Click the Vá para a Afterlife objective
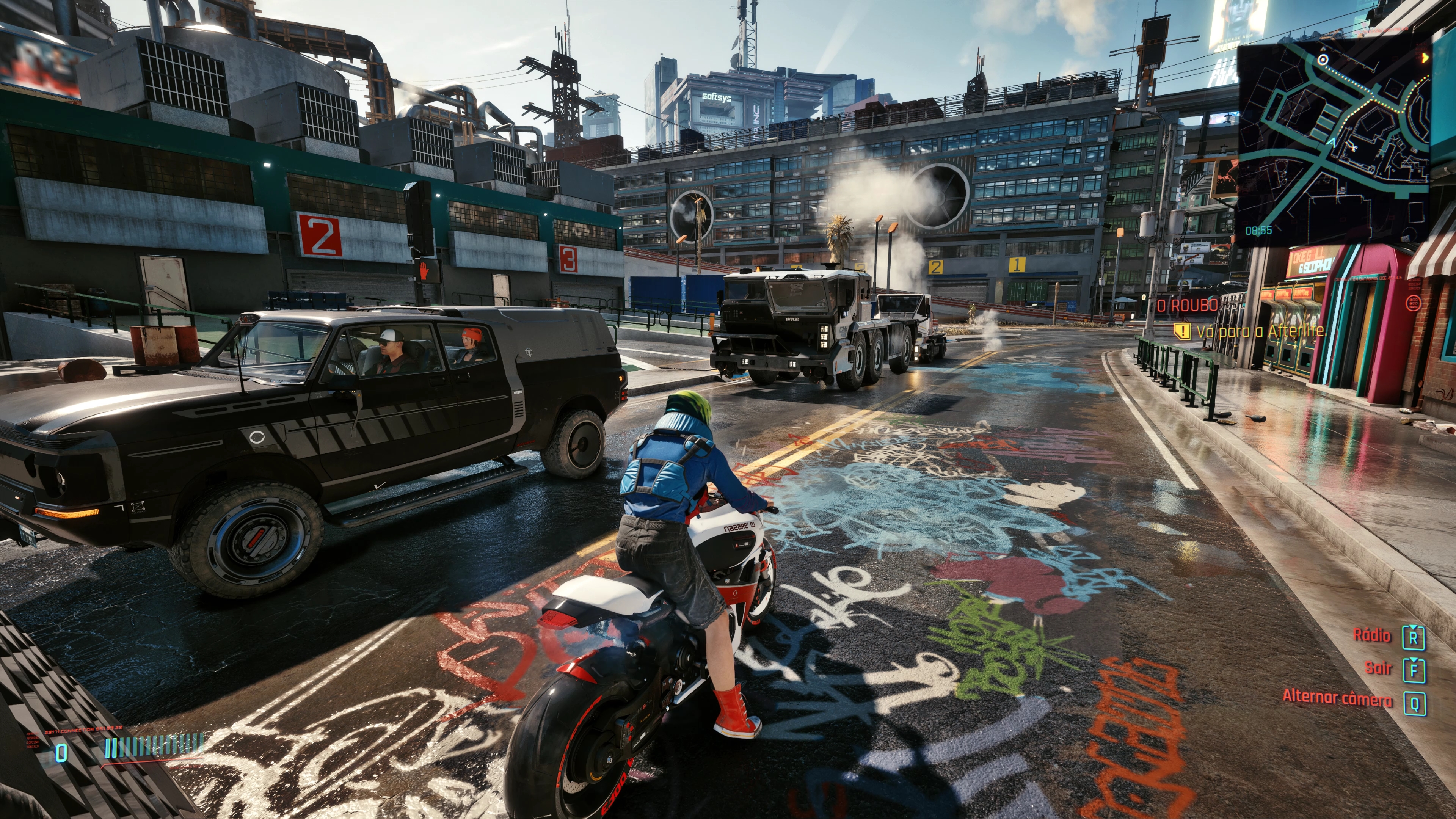The height and width of the screenshot is (819, 1456). pyautogui.click(x=1260, y=331)
